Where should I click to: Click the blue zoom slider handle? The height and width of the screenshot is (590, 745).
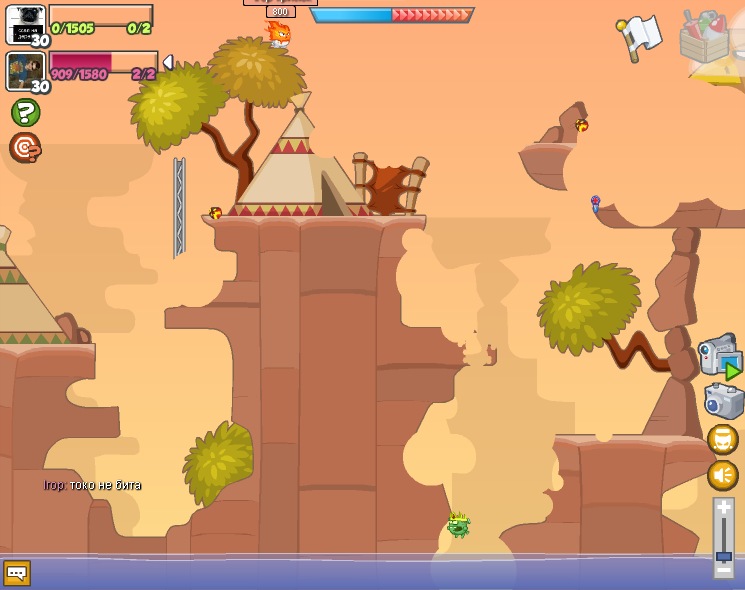[723, 556]
